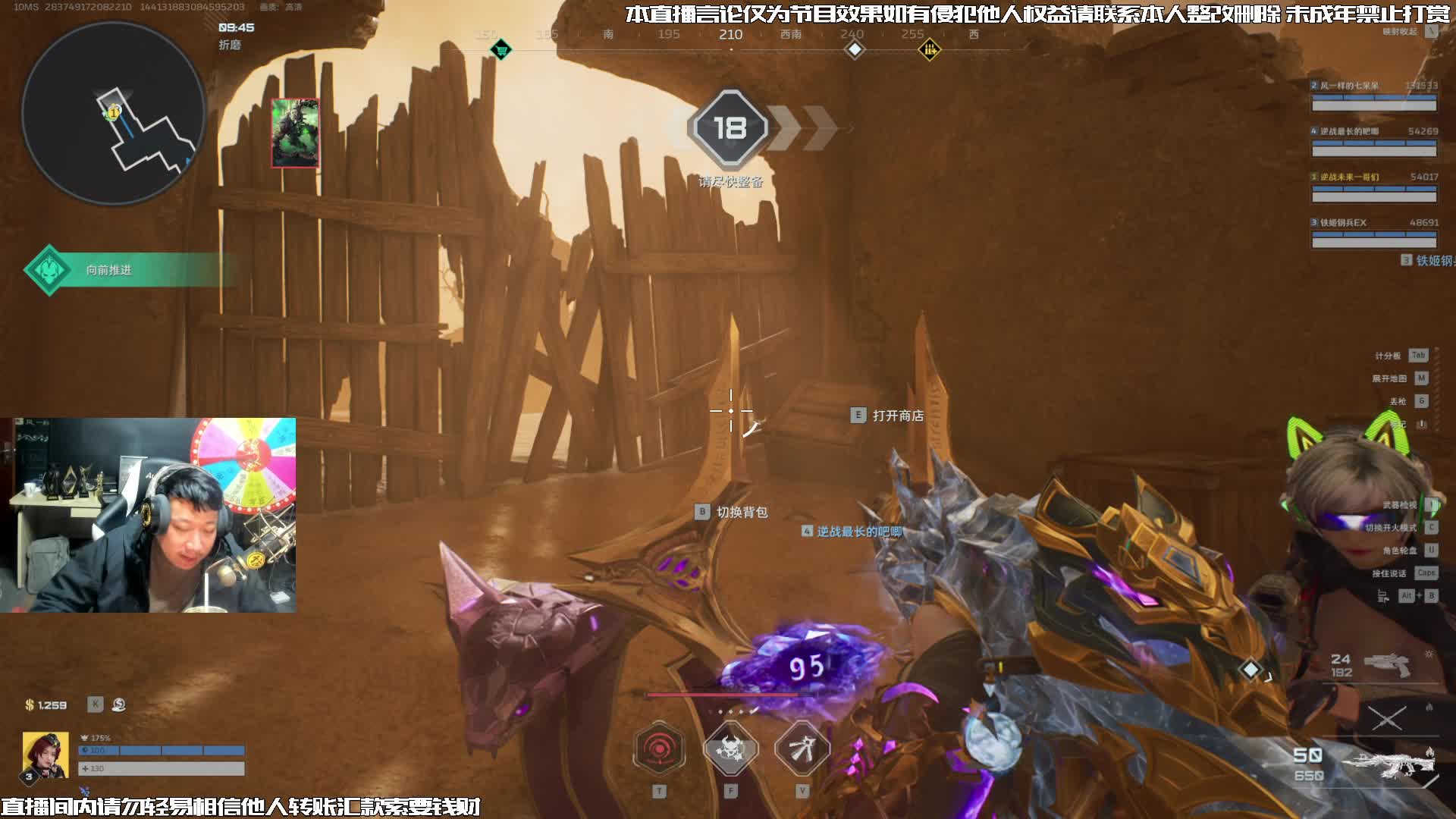This screenshot has width=1456, height=819.
Task: Click the yellow diamond compass marker
Action: click(x=929, y=51)
